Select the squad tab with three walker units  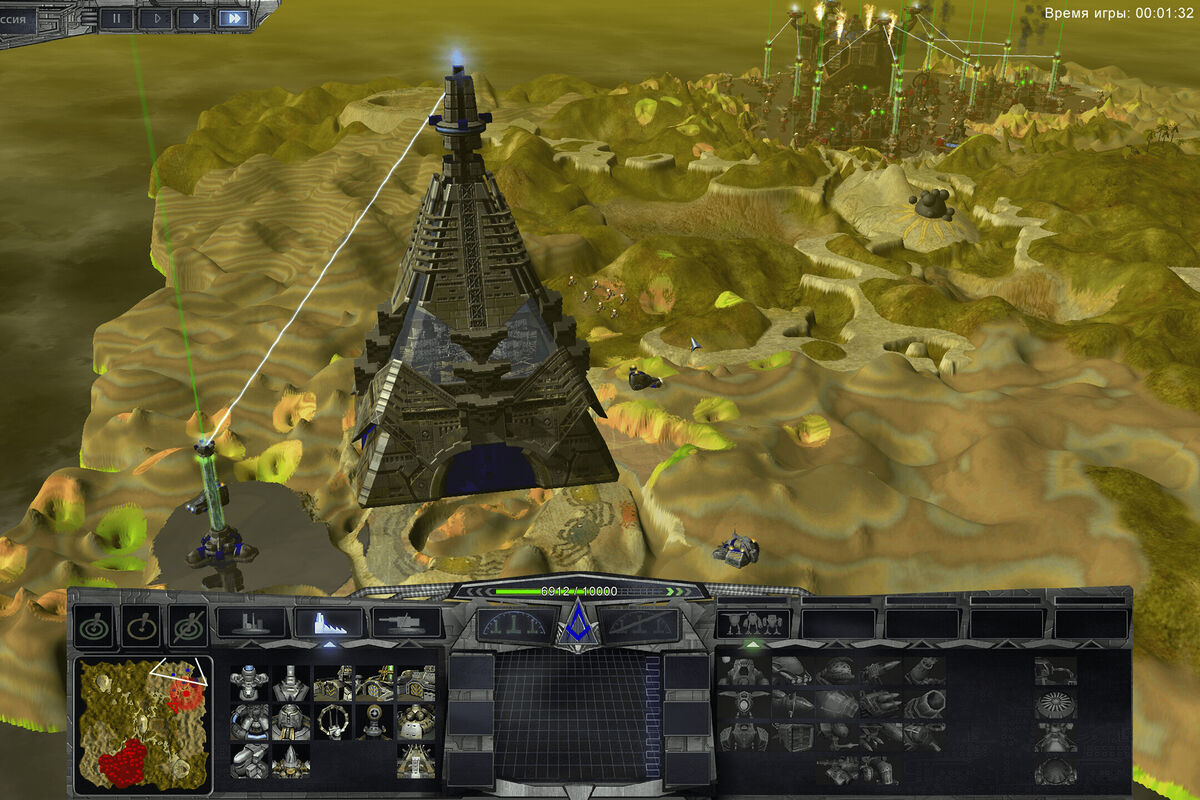click(x=753, y=623)
